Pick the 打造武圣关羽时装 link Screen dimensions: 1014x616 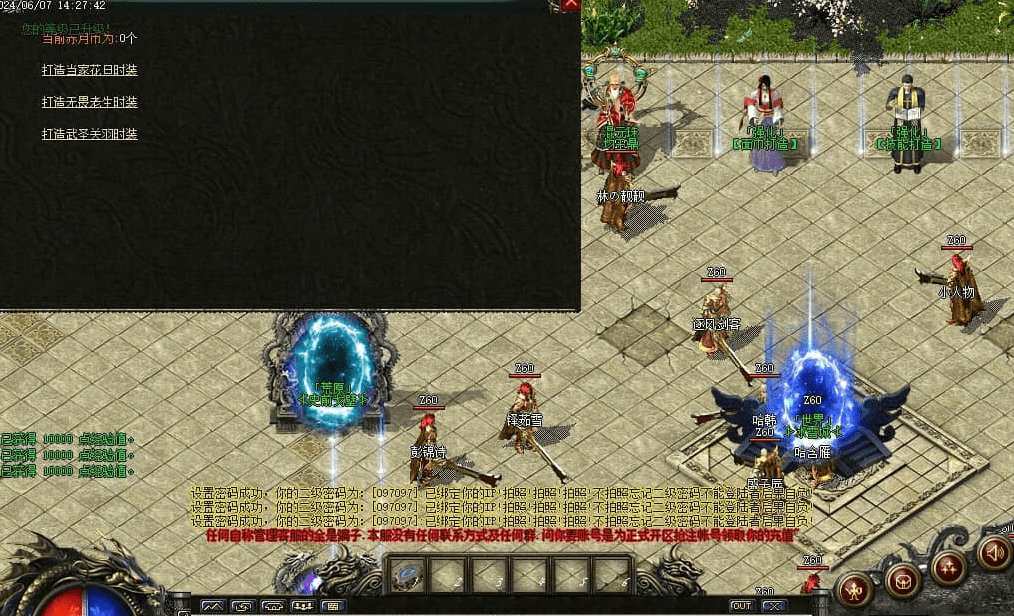[x=89, y=134]
